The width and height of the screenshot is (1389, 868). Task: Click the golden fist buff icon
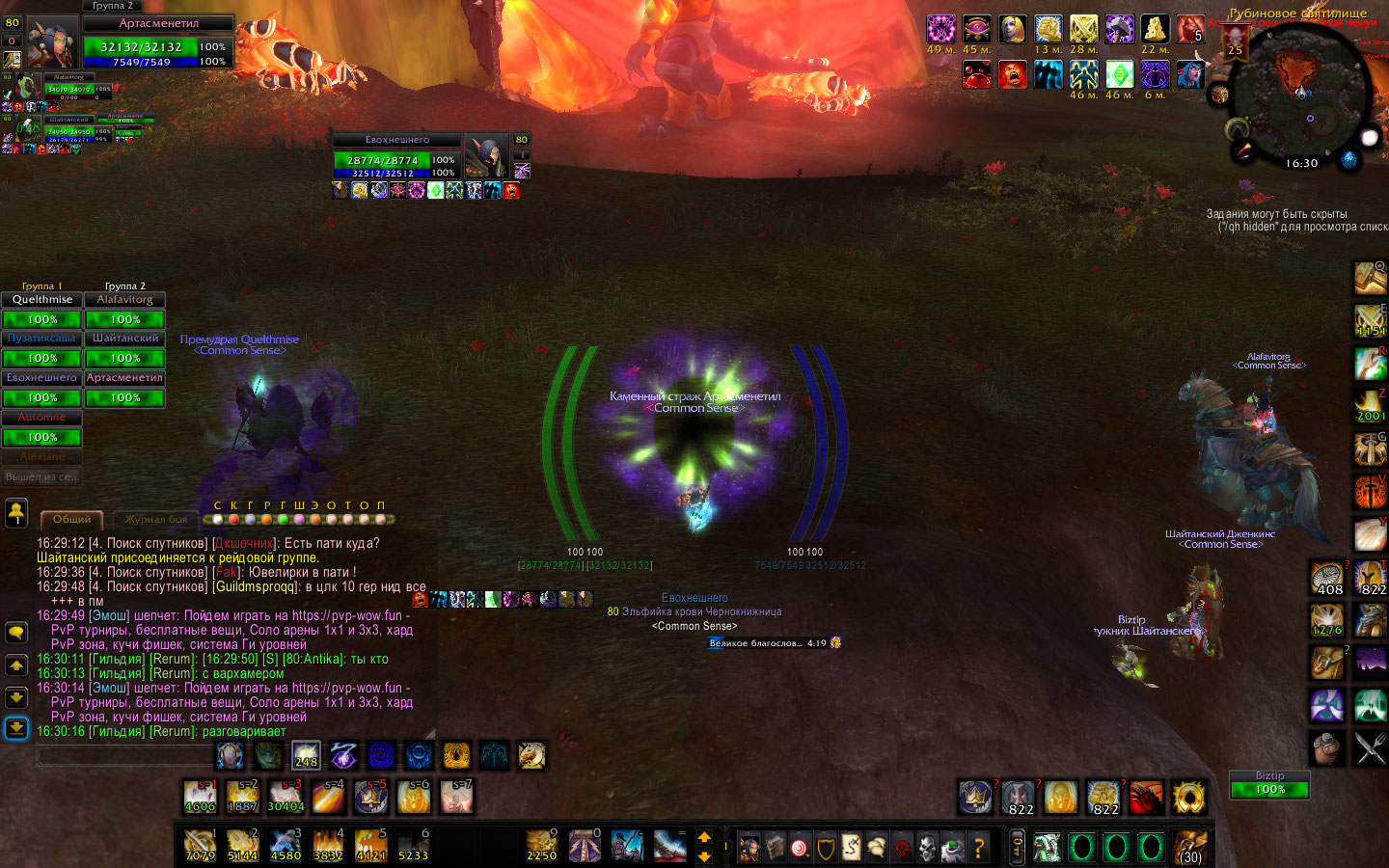(x=1049, y=29)
